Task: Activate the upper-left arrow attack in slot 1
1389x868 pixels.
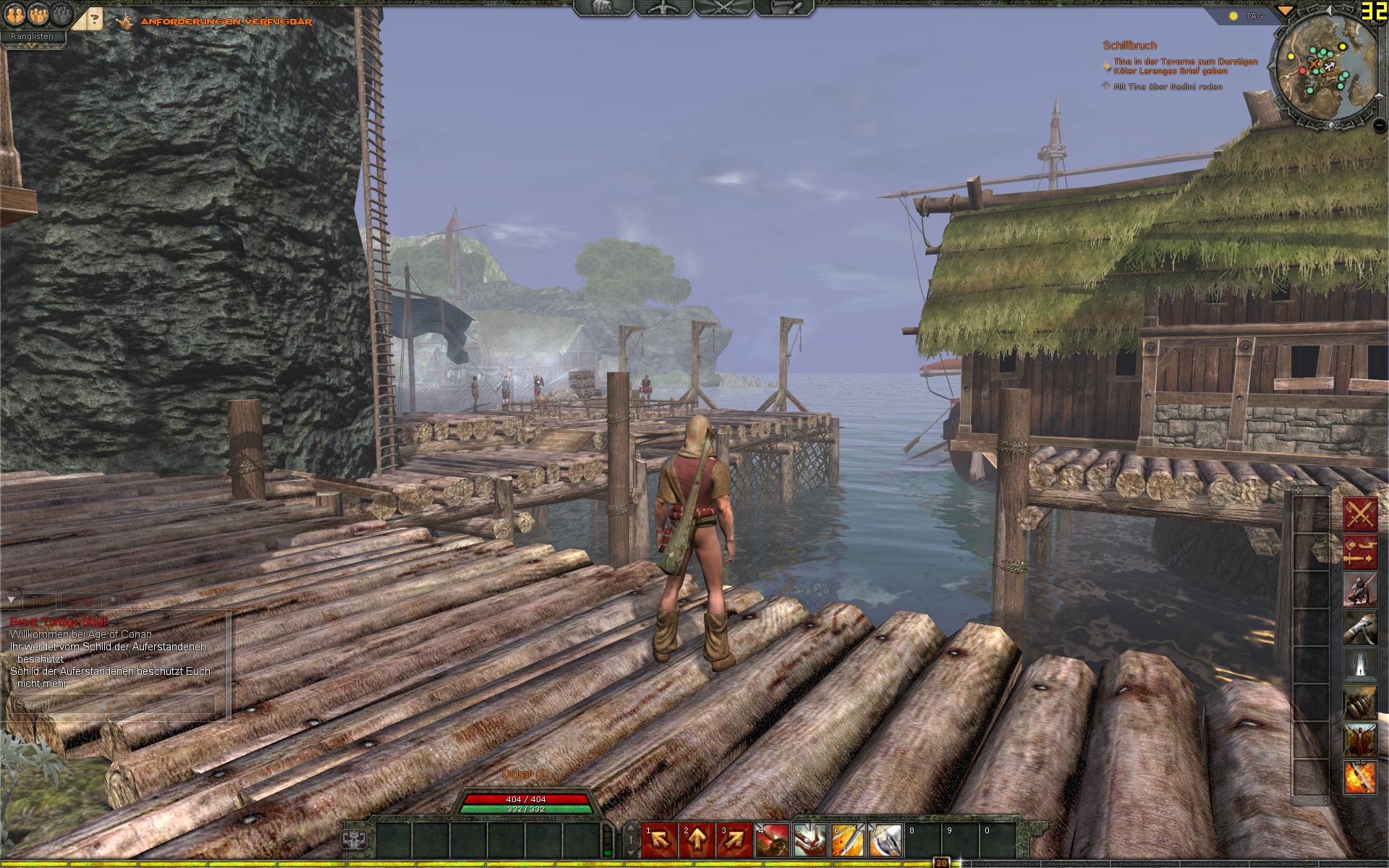Action: point(659,841)
